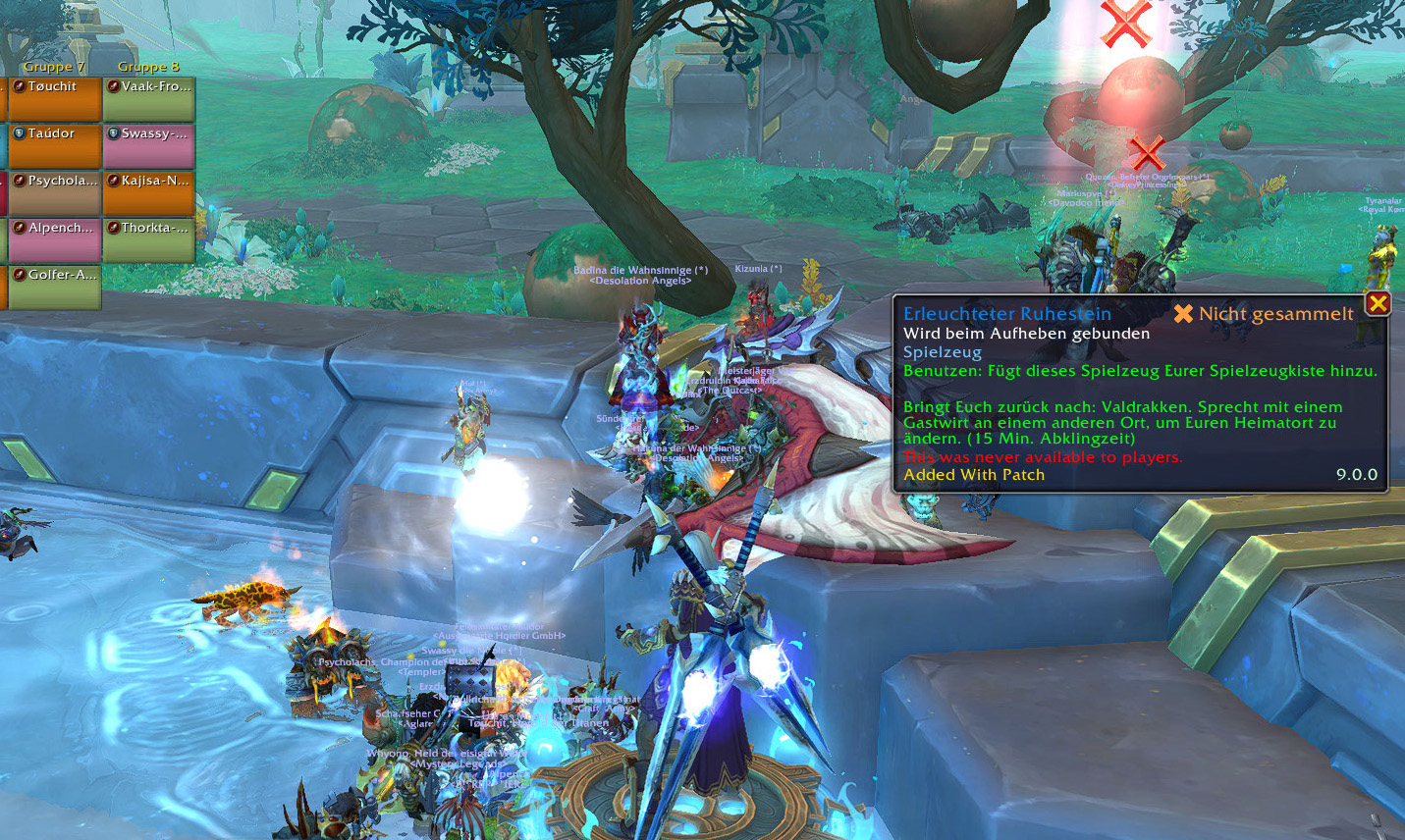Select the Psychola... raid frame
Image resolution: width=1405 pixels, height=840 pixels.
coord(55,193)
